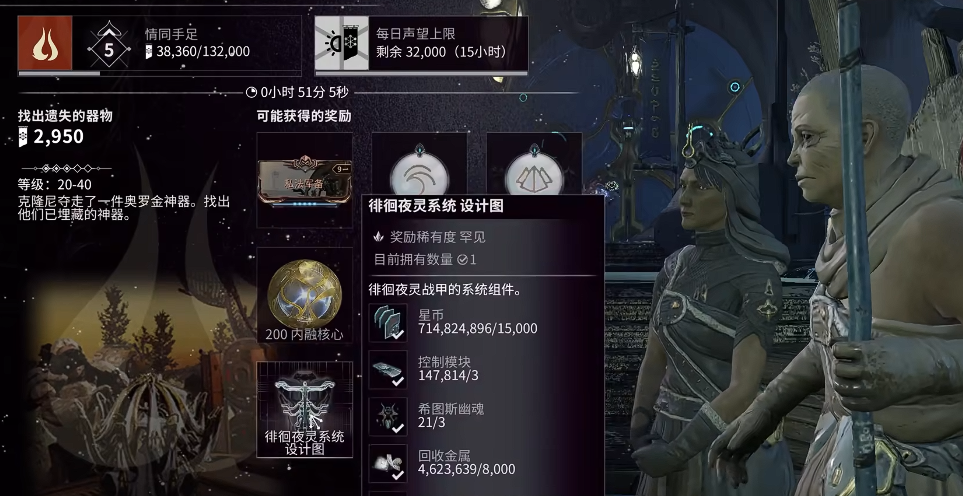Select the Revenant Systems blueprint reward tile
The width and height of the screenshot is (963, 496).
pyautogui.click(x=305, y=409)
